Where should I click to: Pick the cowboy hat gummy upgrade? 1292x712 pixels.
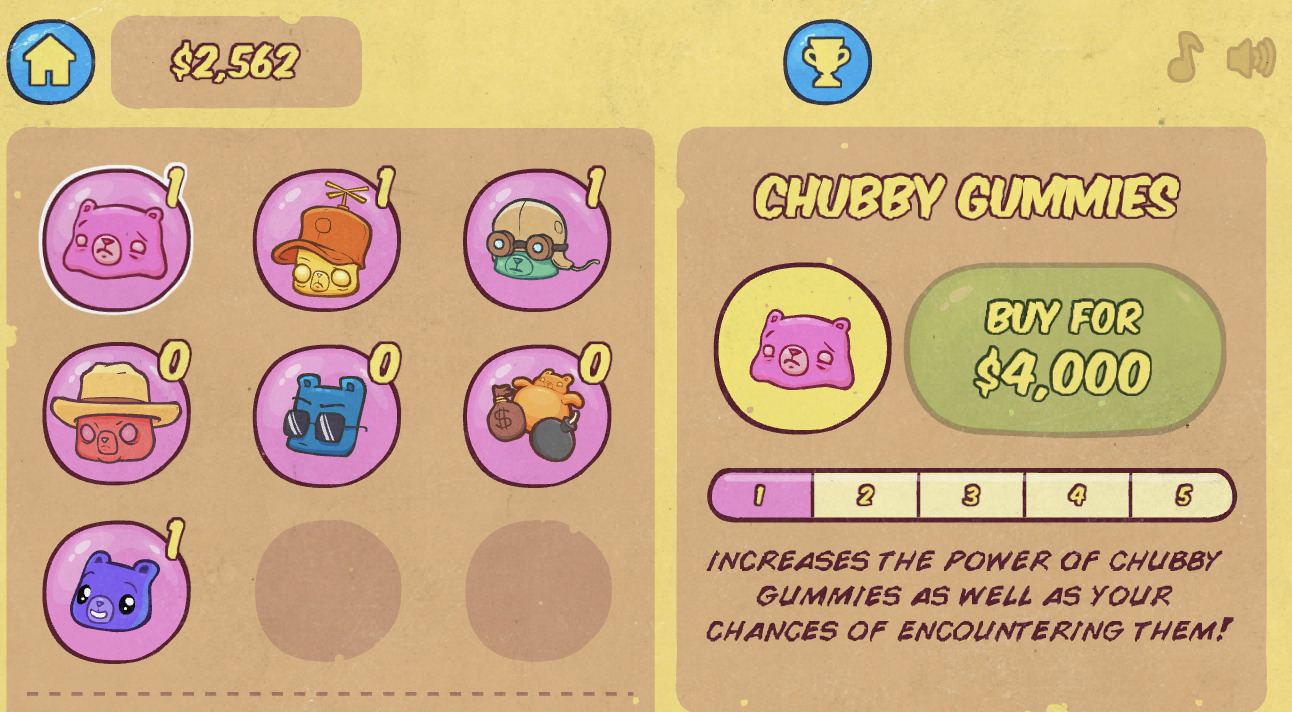pyautogui.click(x=116, y=414)
